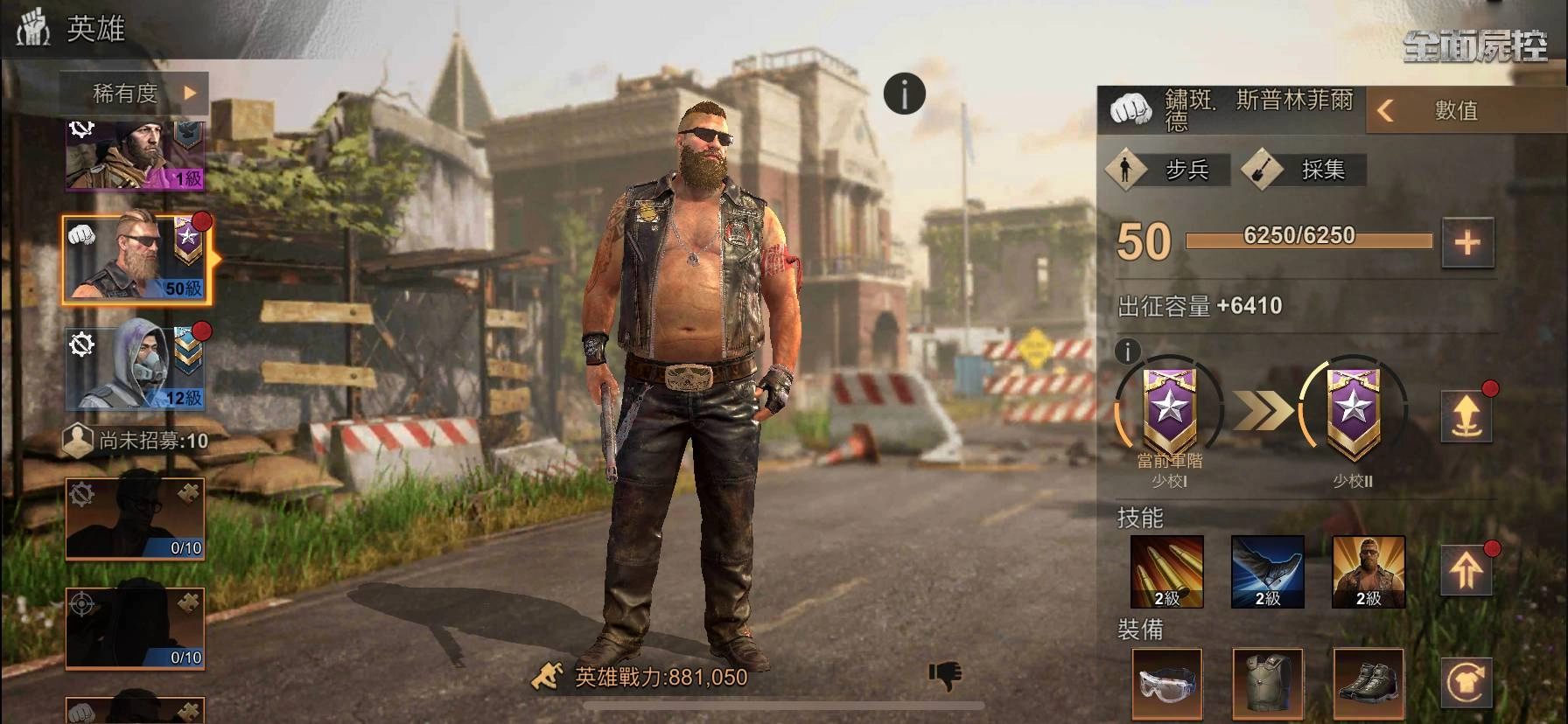This screenshot has height=724, width=1568.
Task: Open the goggles equipment slot
Action: click(1166, 684)
